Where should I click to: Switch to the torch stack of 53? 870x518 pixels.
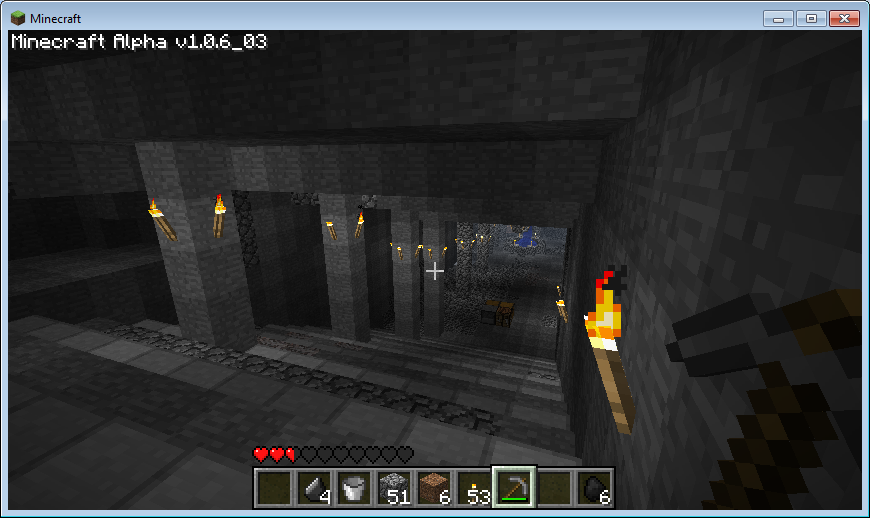click(474, 488)
